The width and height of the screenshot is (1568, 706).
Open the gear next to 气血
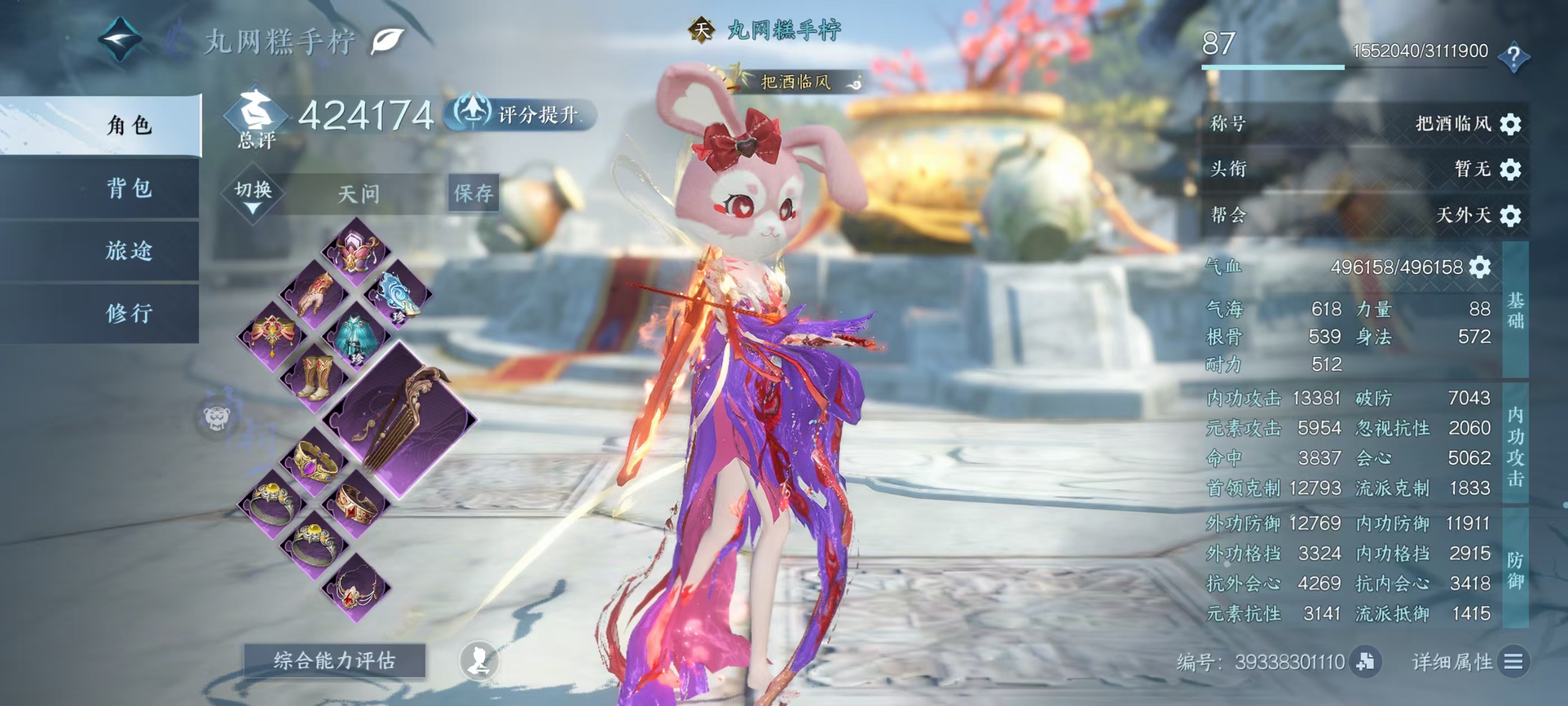point(1480,267)
